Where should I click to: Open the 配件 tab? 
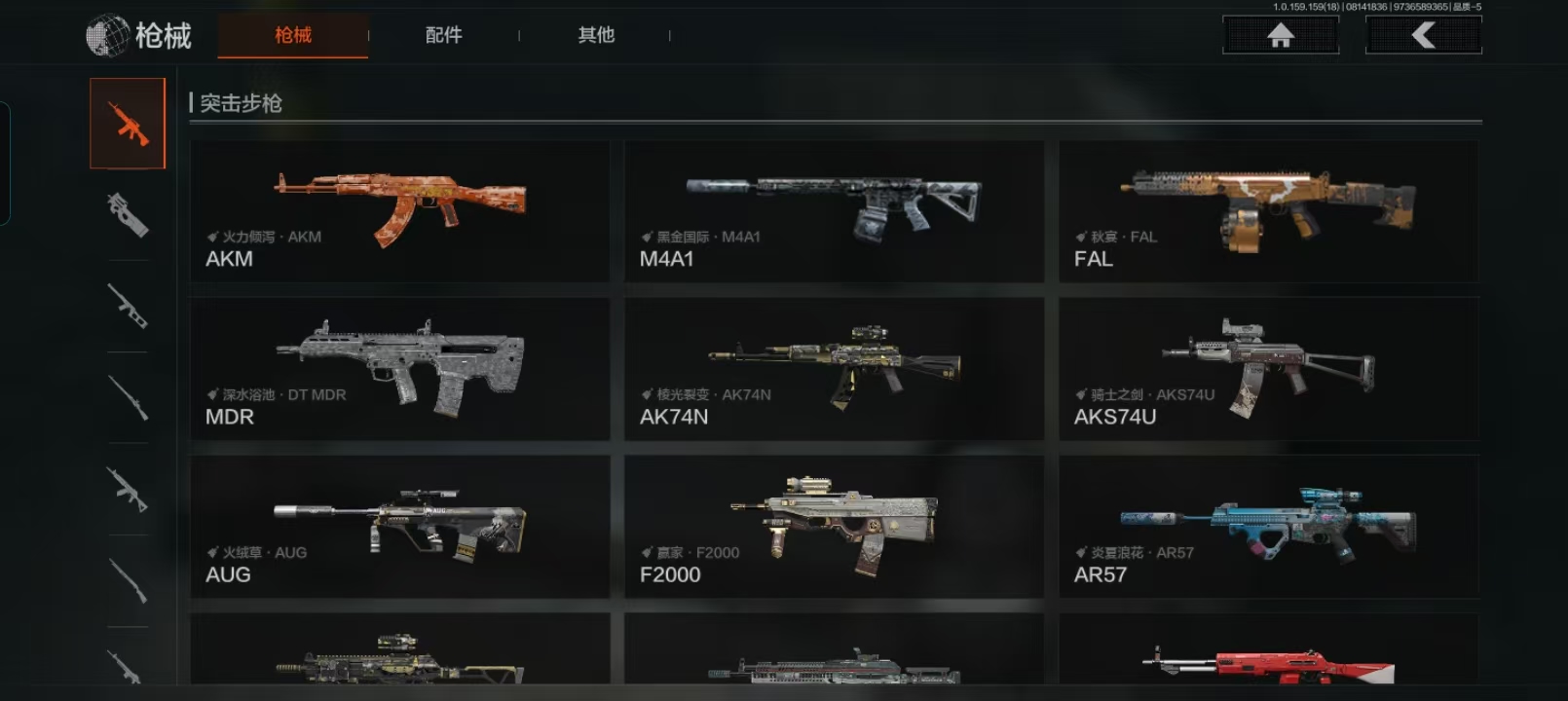(x=444, y=36)
